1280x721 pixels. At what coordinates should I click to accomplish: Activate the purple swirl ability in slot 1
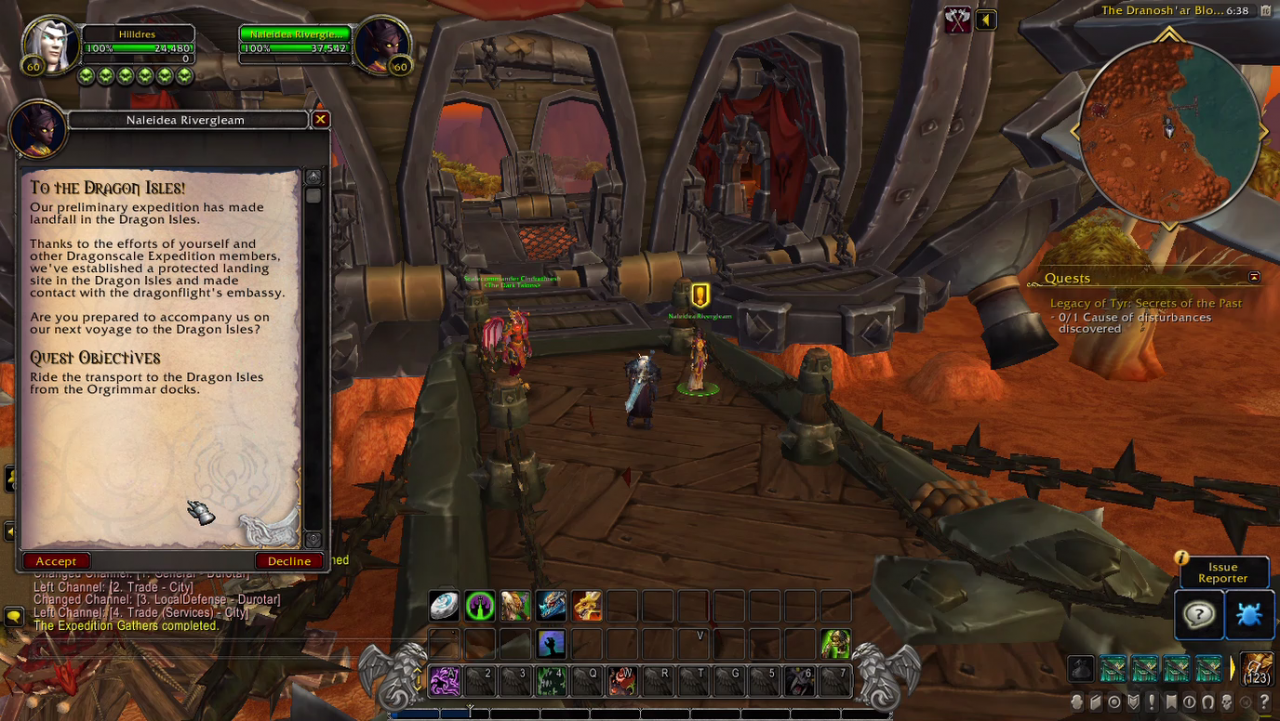[x=444, y=681]
